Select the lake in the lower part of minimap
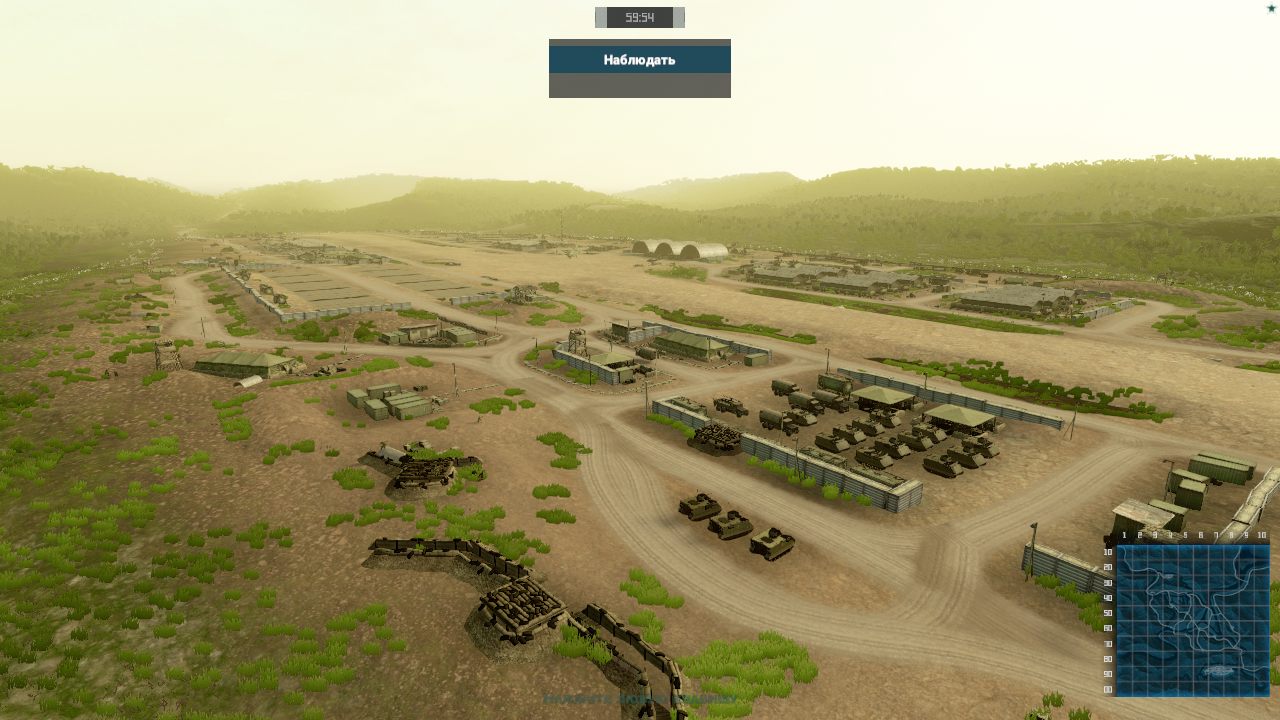 [1217, 669]
